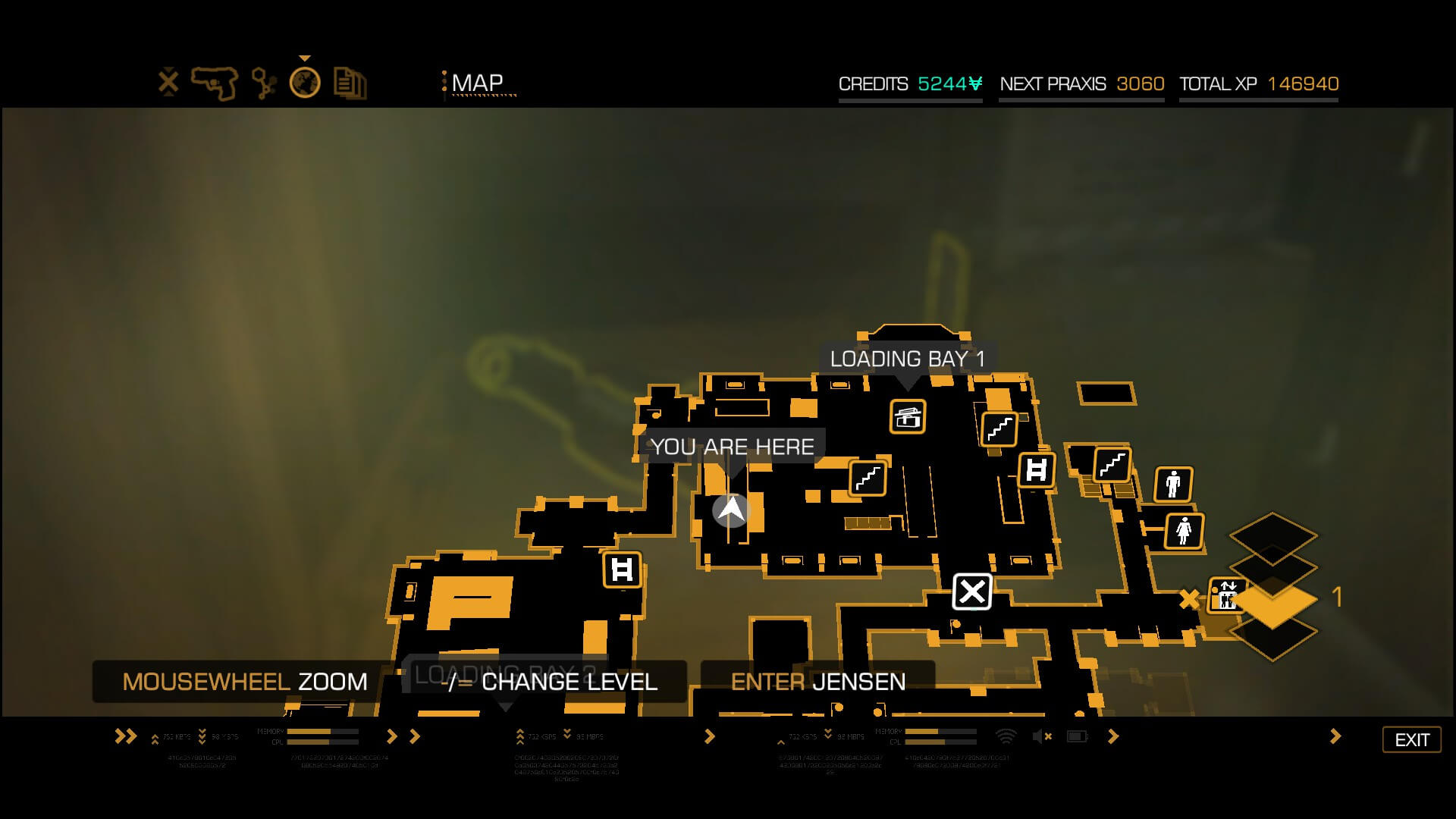Open the stacked documents log tab
The image size is (1456, 819).
tap(350, 83)
